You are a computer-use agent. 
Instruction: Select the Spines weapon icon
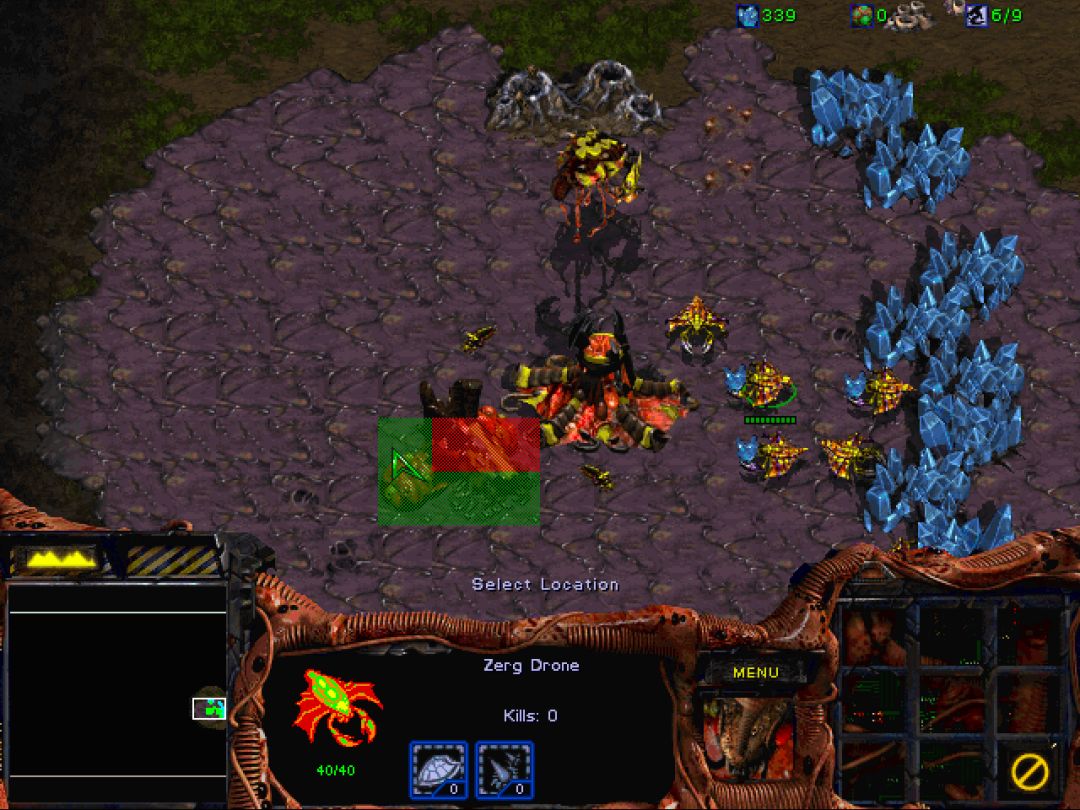504,770
